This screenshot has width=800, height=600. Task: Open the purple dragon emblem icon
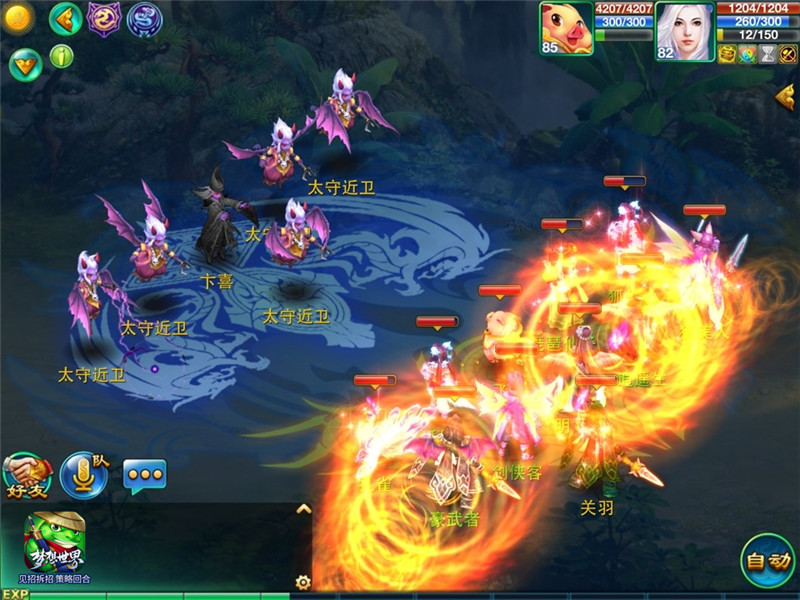104,18
